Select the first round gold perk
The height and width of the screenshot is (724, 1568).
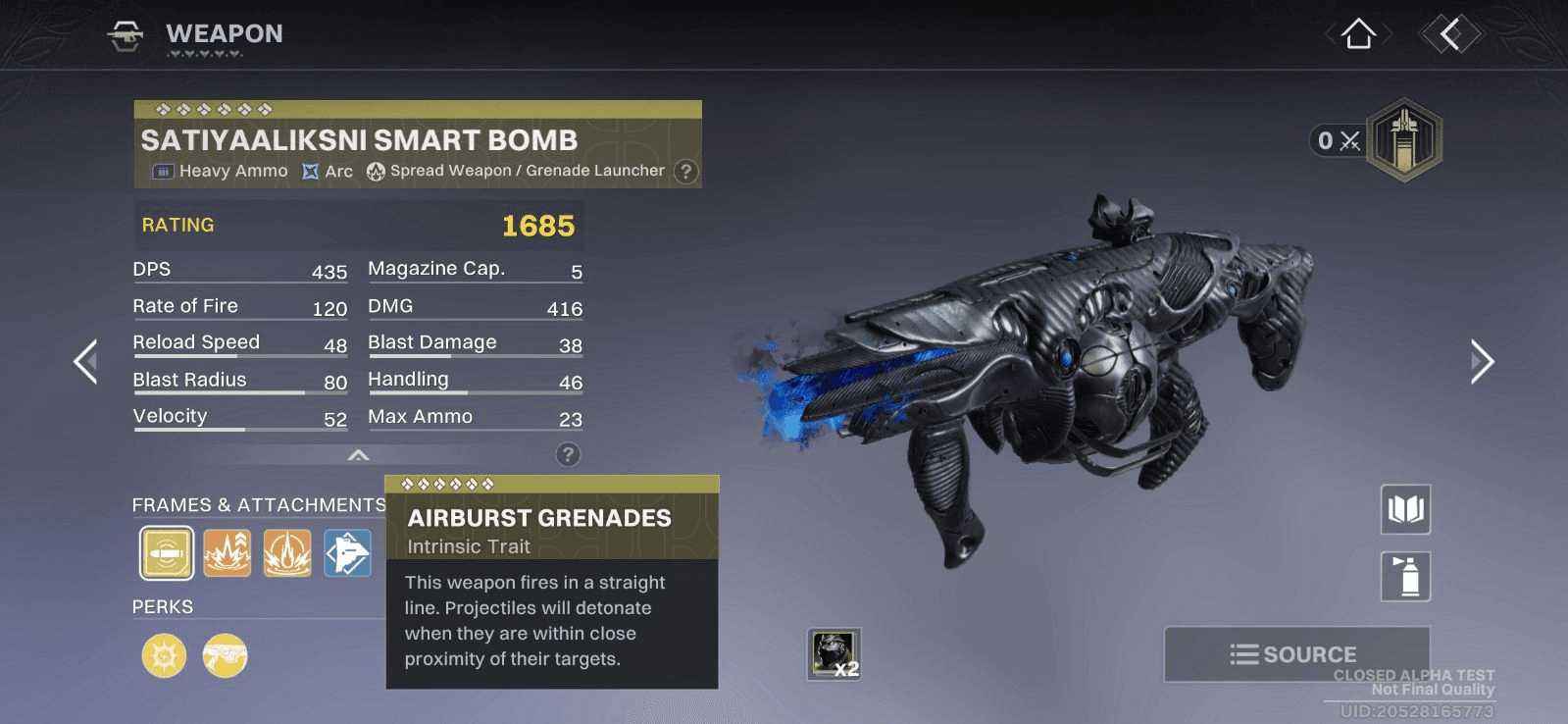click(x=164, y=655)
